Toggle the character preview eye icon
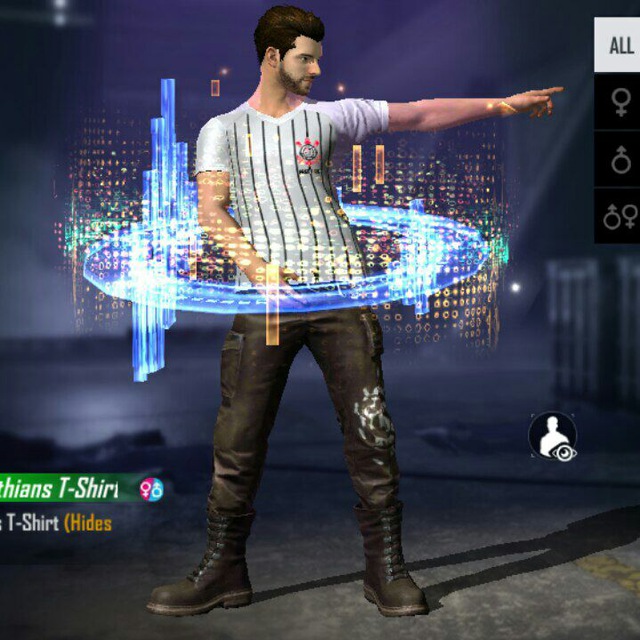 point(553,438)
